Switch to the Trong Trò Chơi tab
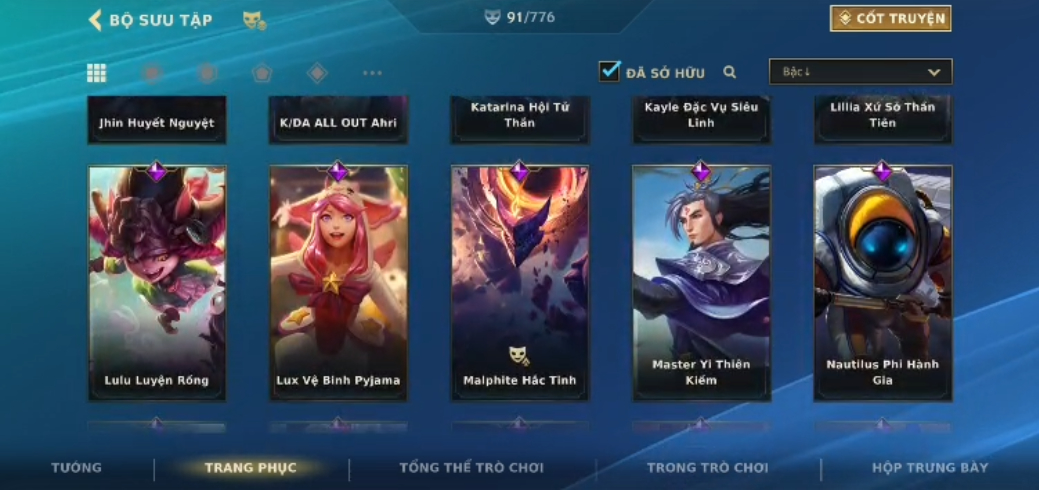This screenshot has width=1039, height=490. click(707, 468)
